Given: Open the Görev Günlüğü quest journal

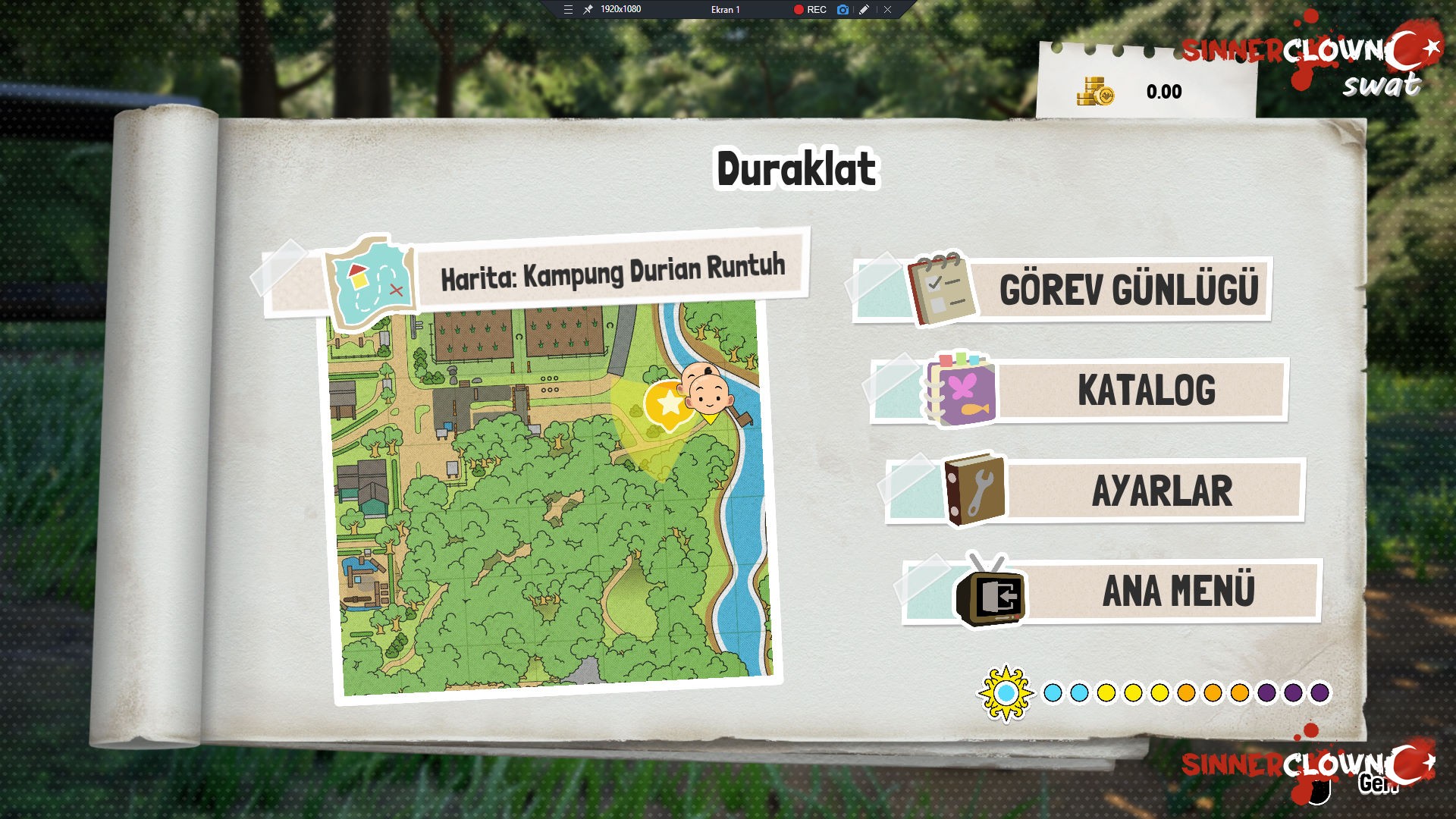Looking at the screenshot, I should [x=1127, y=290].
